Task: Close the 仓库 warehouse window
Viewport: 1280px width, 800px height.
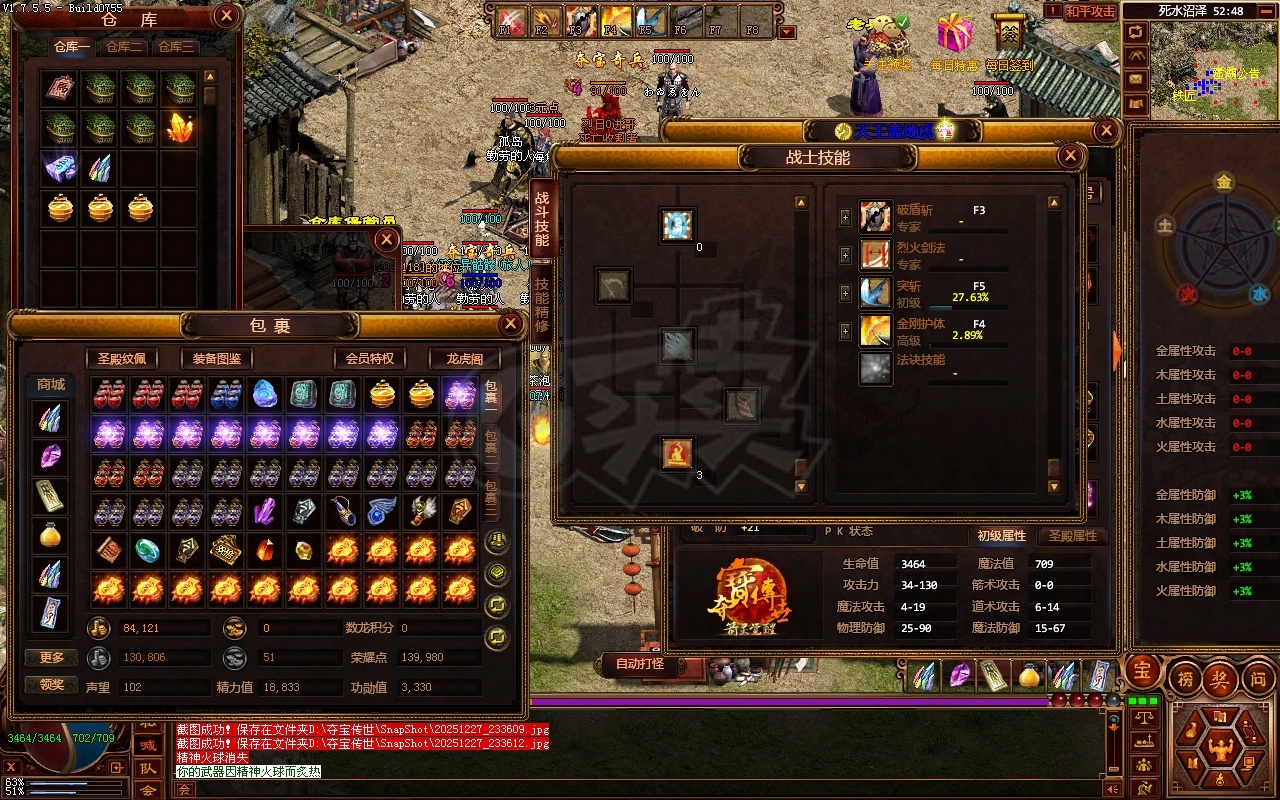Action: [227, 15]
